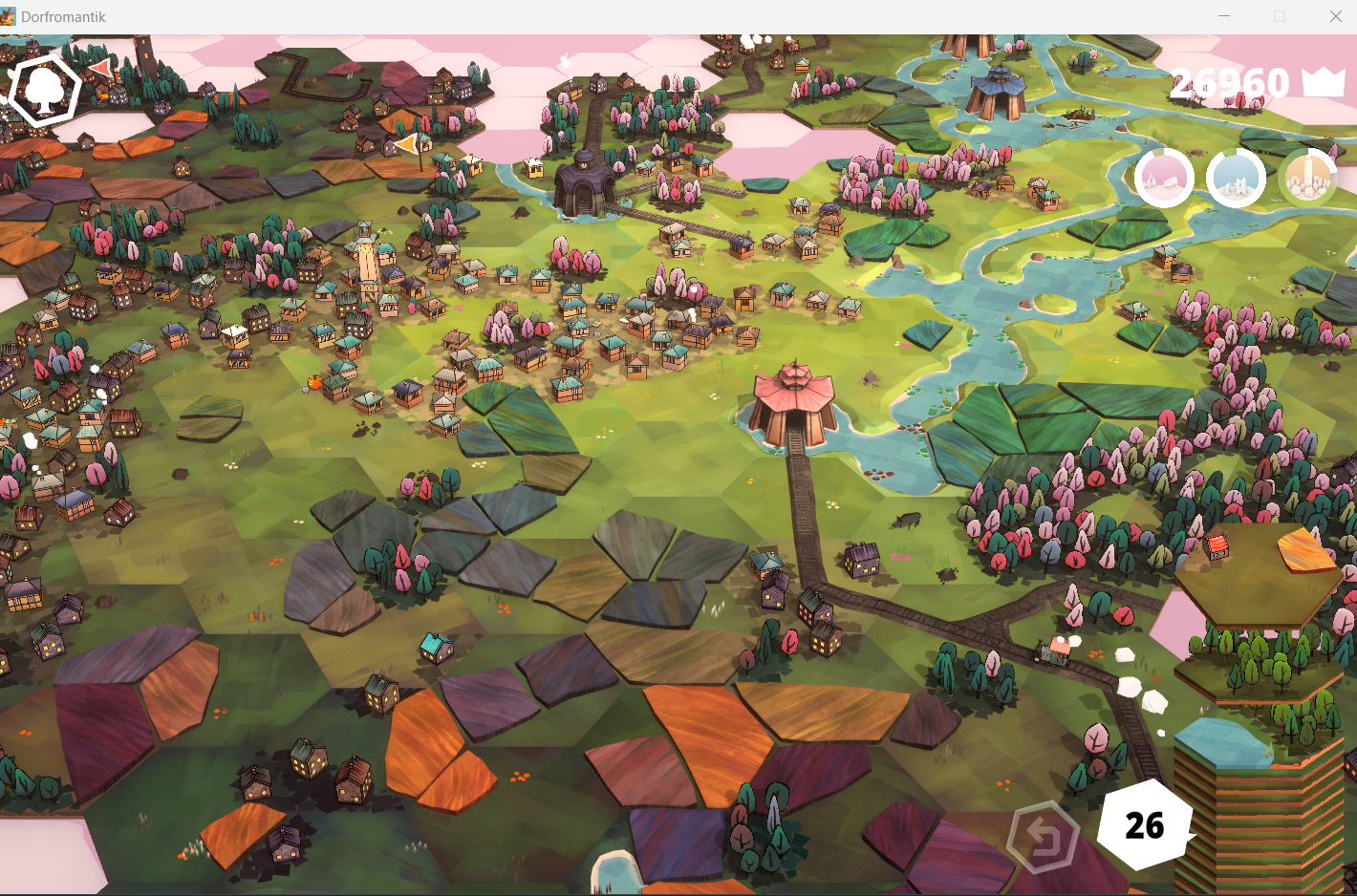Click the pink pagoda temple beside the river
This screenshot has height=896, width=1357.
[793, 401]
